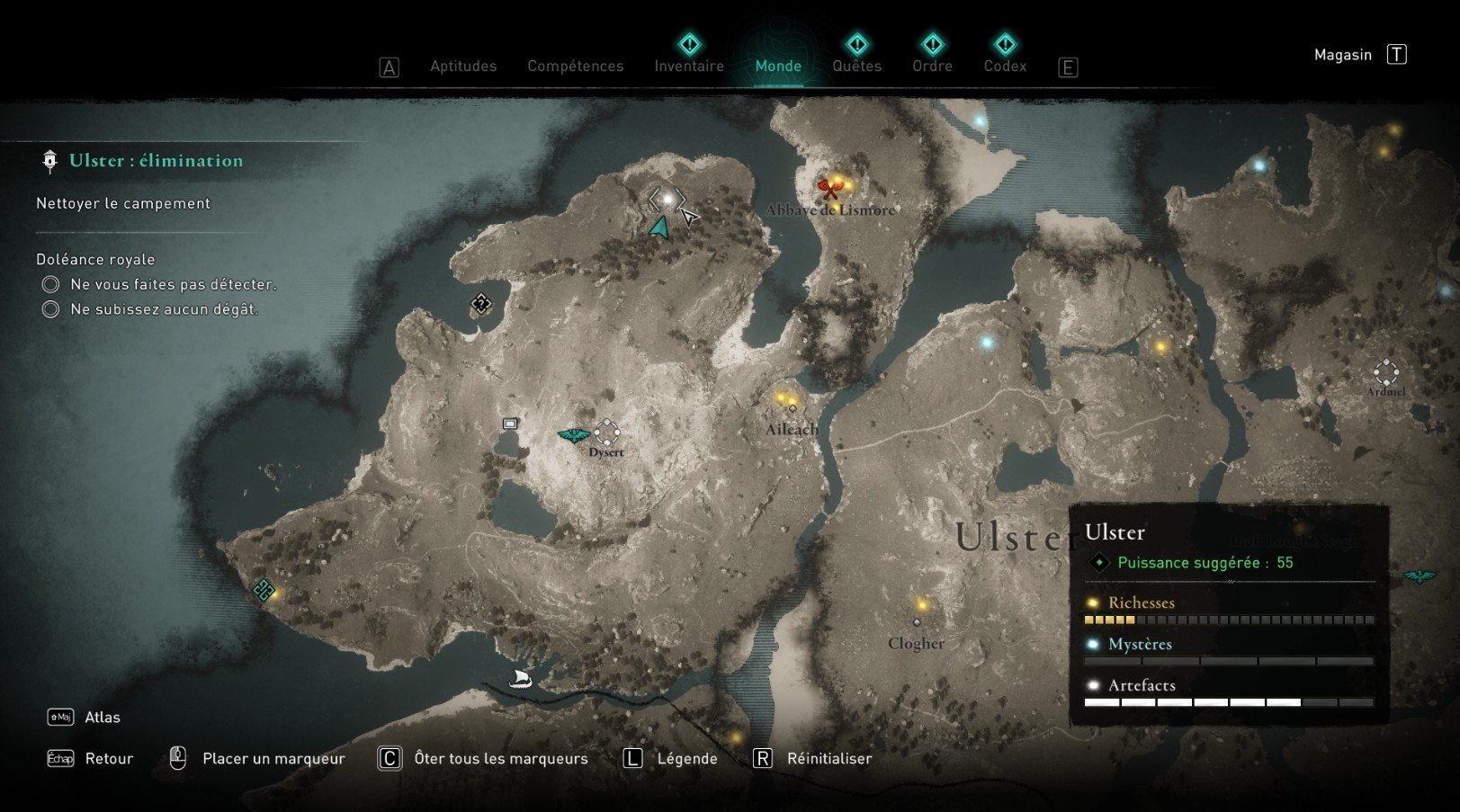
Task: Select the teal player position arrow on the map
Action: pos(659,228)
